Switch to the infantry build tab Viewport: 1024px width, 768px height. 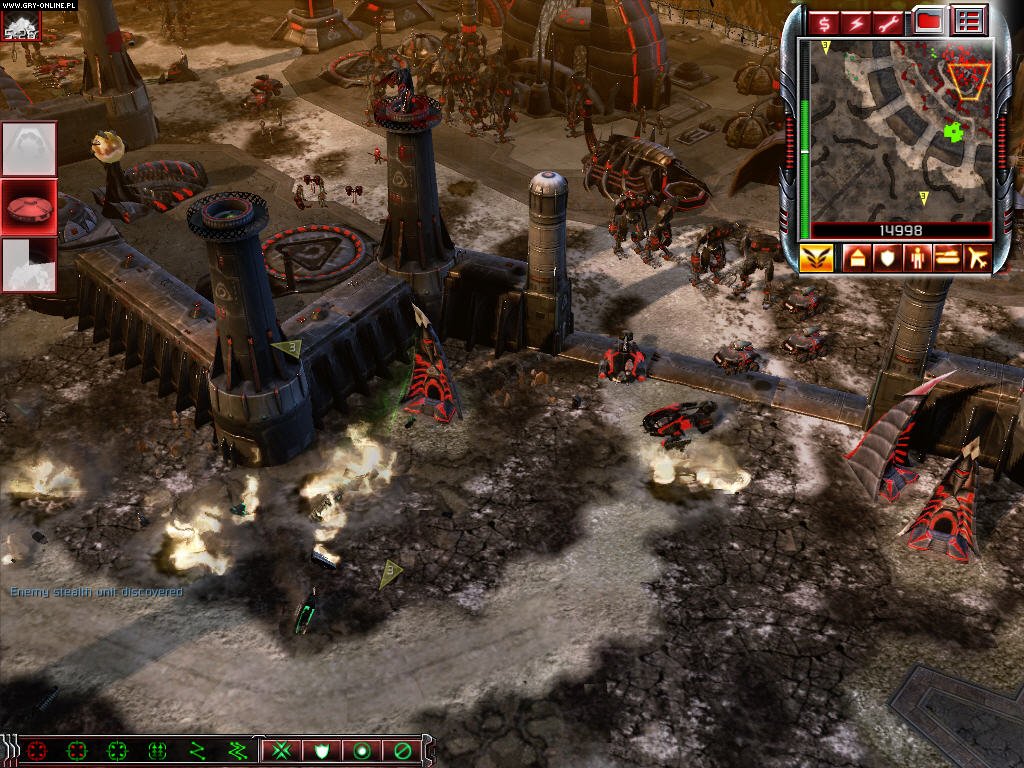click(x=915, y=259)
